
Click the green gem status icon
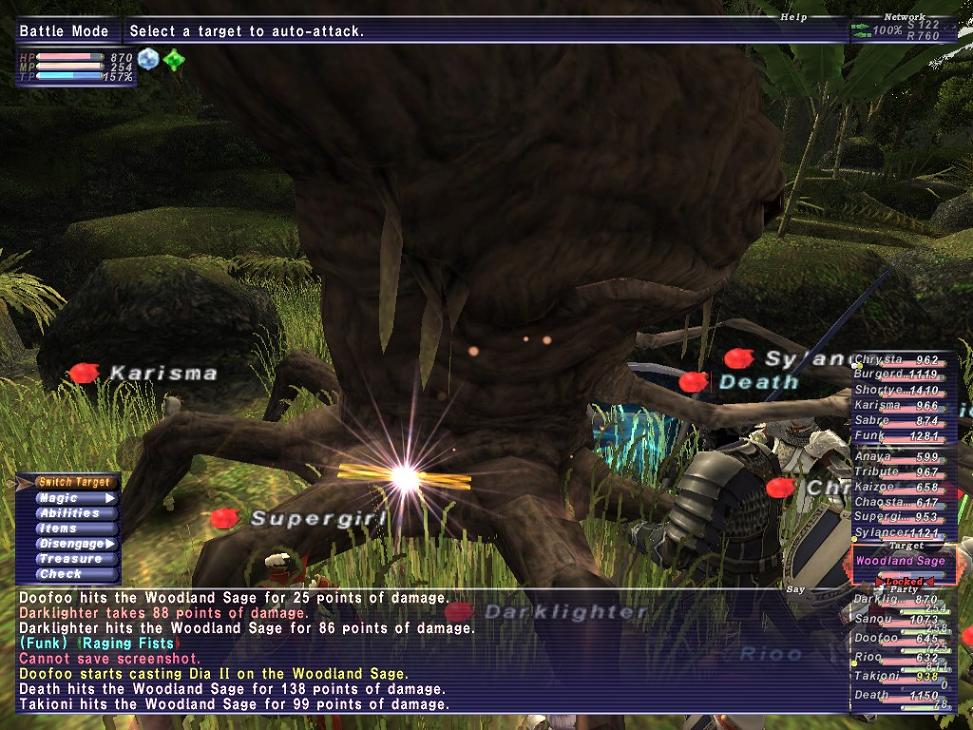(x=174, y=60)
